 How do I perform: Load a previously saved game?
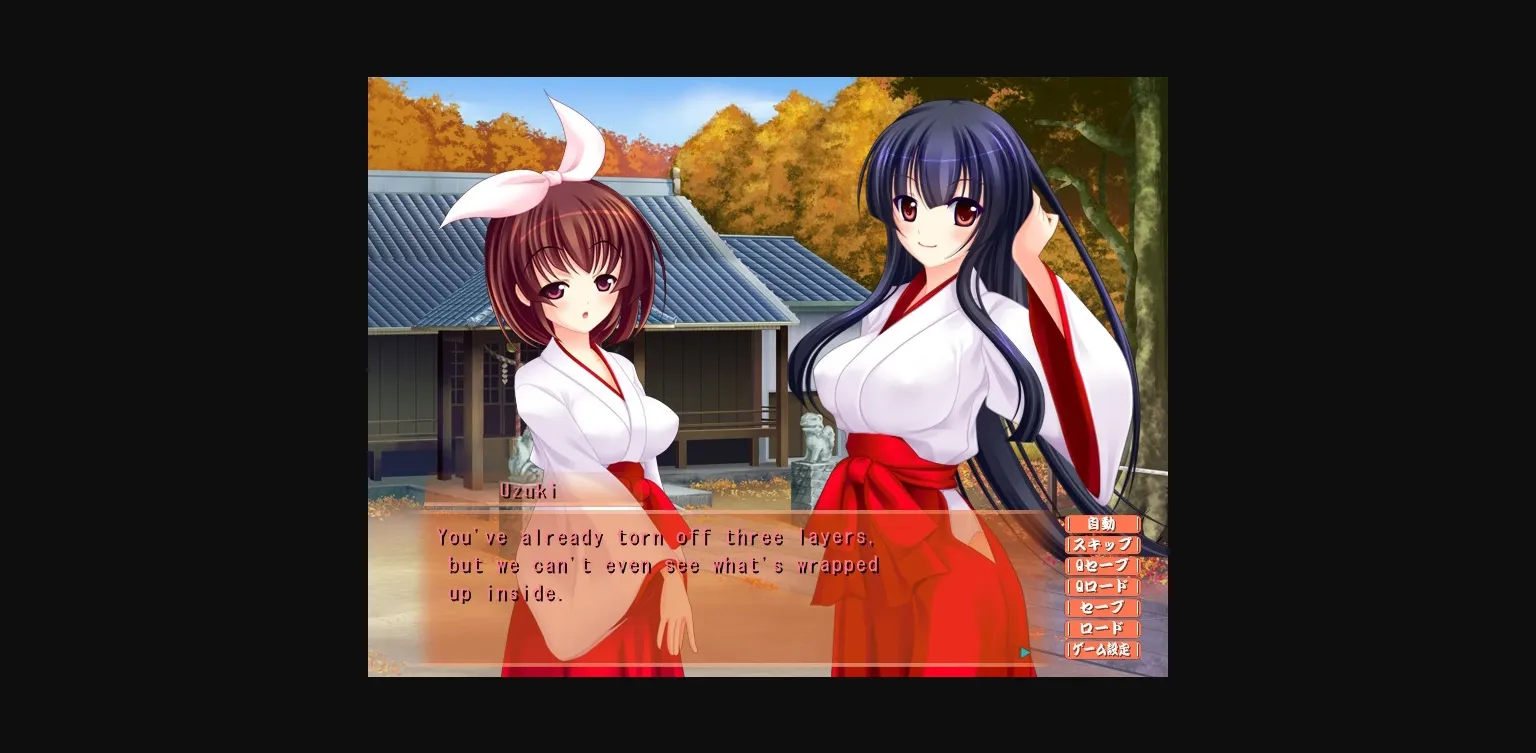(x=1103, y=629)
